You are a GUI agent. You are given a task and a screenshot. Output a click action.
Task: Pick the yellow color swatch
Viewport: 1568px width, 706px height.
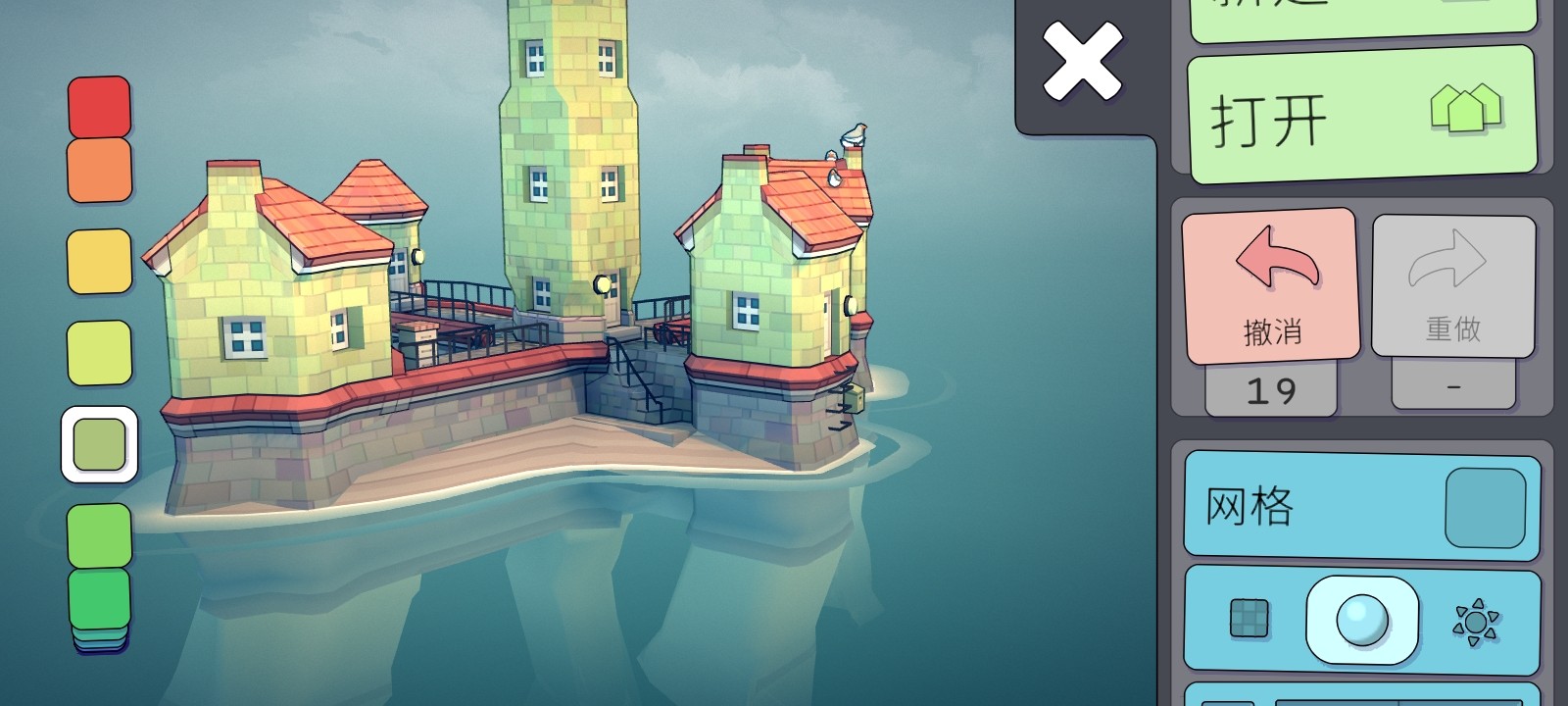[x=99, y=261]
